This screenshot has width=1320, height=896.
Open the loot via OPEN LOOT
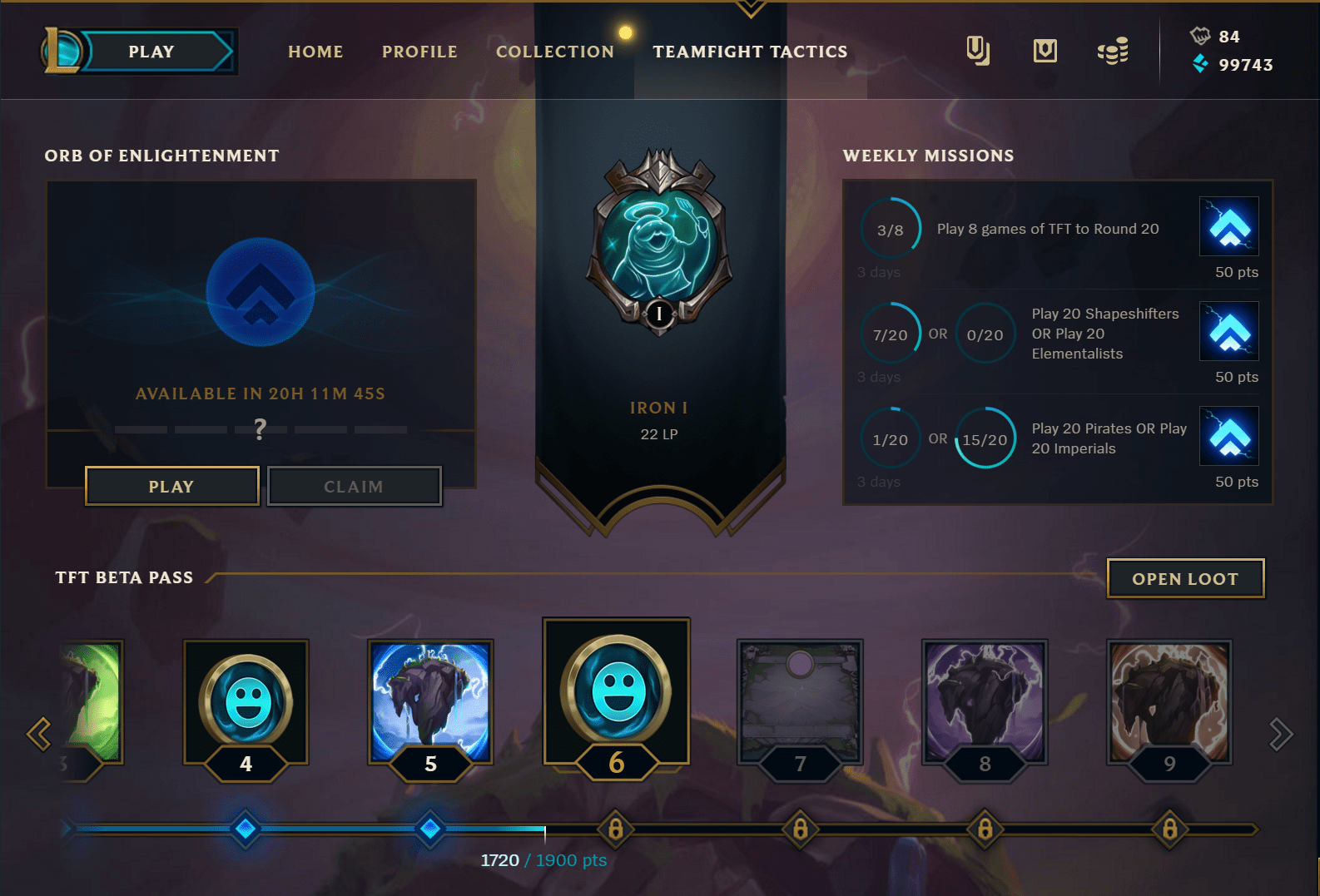pyautogui.click(x=1185, y=579)
